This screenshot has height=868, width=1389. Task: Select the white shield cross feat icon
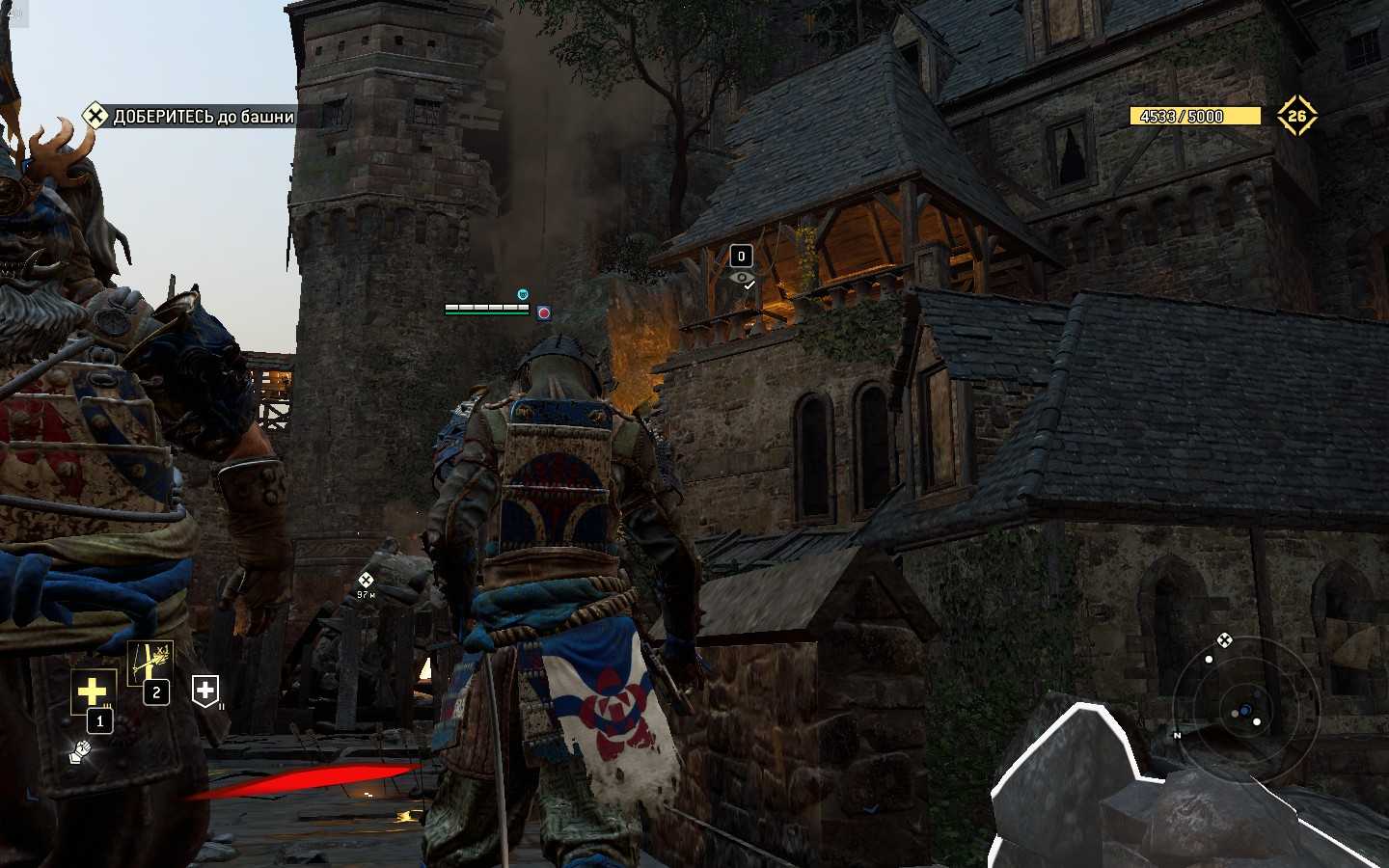click(x=205, y=690)
